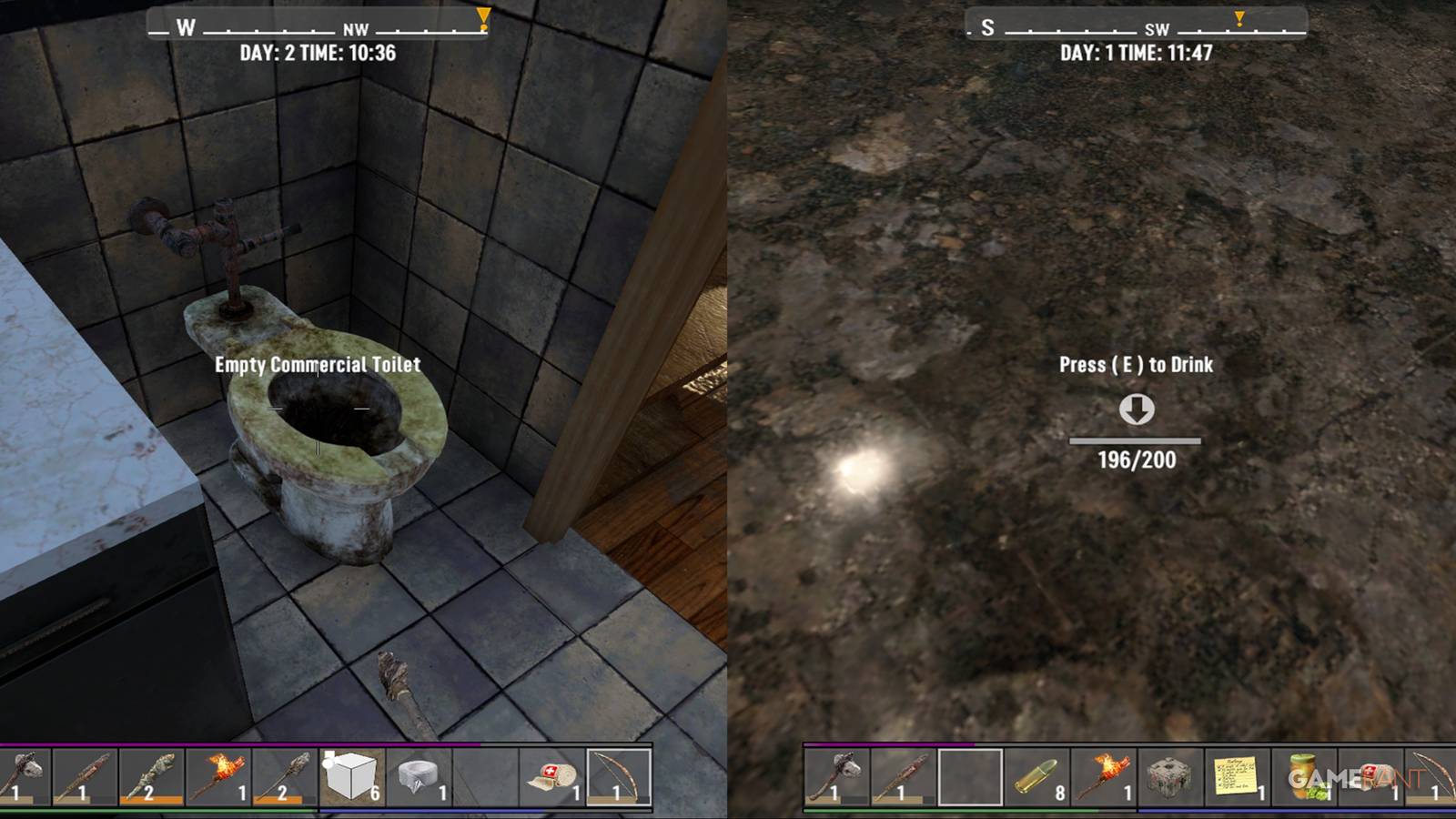Click the highlighted empty hotbar slot
The height and width of the screenshot is (819, 1456).
(972, 778)
